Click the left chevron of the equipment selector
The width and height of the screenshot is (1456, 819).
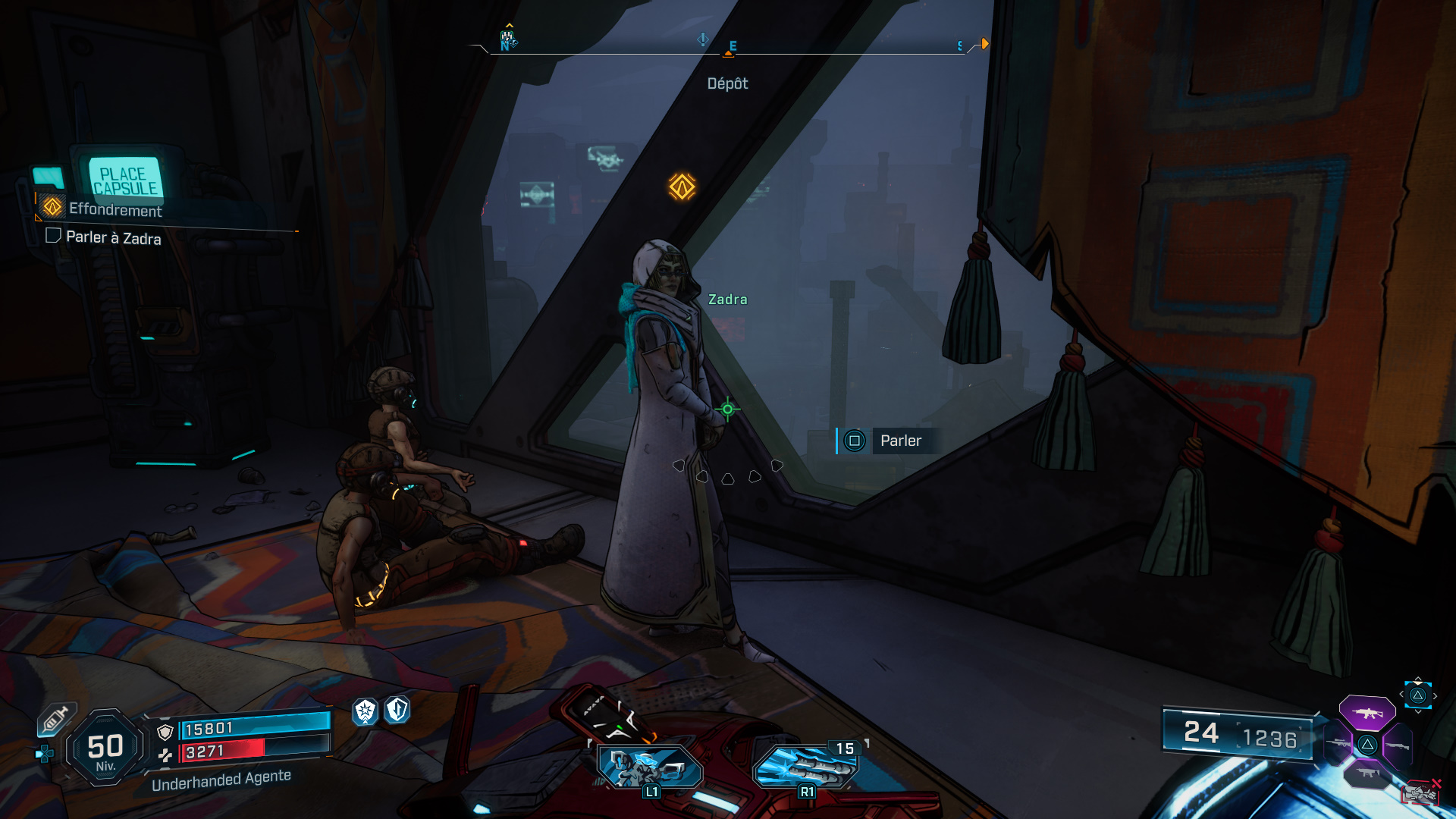coord(1401,694)
